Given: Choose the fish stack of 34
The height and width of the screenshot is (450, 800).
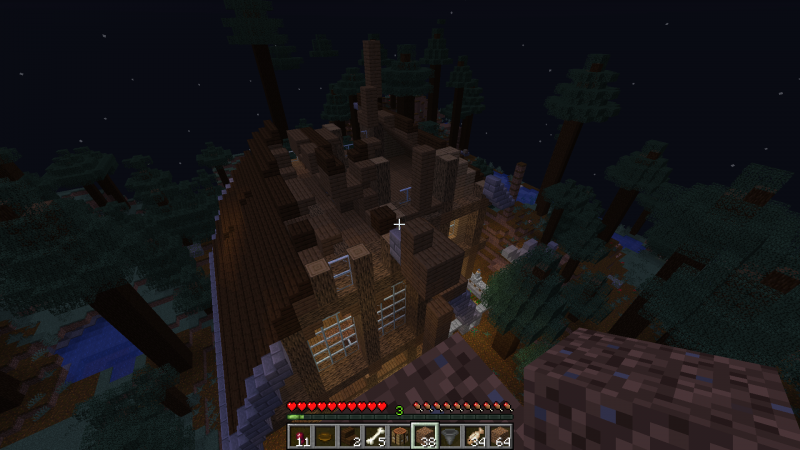Looking at the screenshot, I should pyautogui.click(x=474, y=436).
